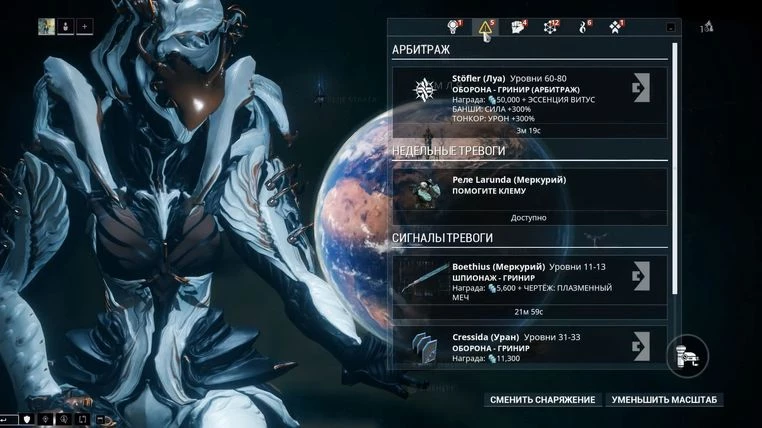The height and width of the screenshot is (428, 762).
Task: Switch to the fist icon tab
Action: 518,27
